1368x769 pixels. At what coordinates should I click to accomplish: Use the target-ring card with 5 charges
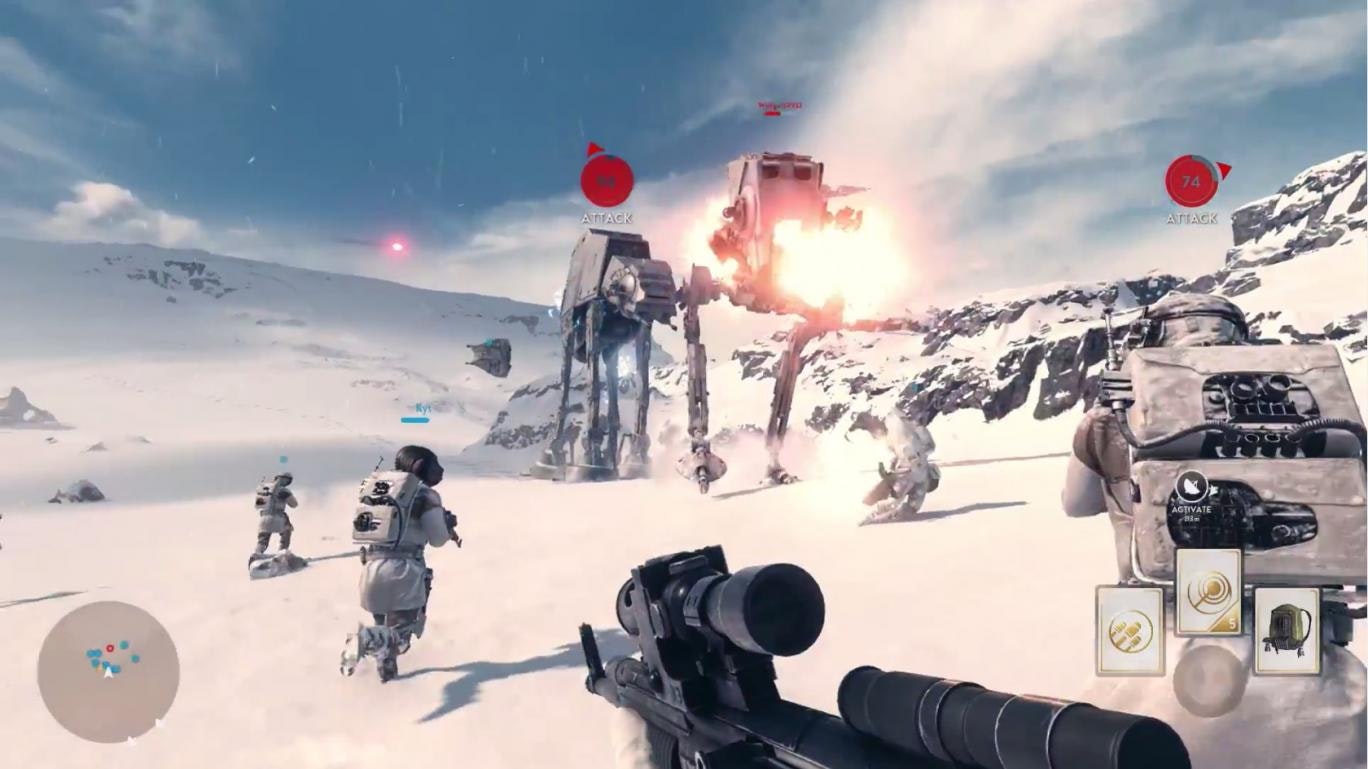tap(1208, 592)
